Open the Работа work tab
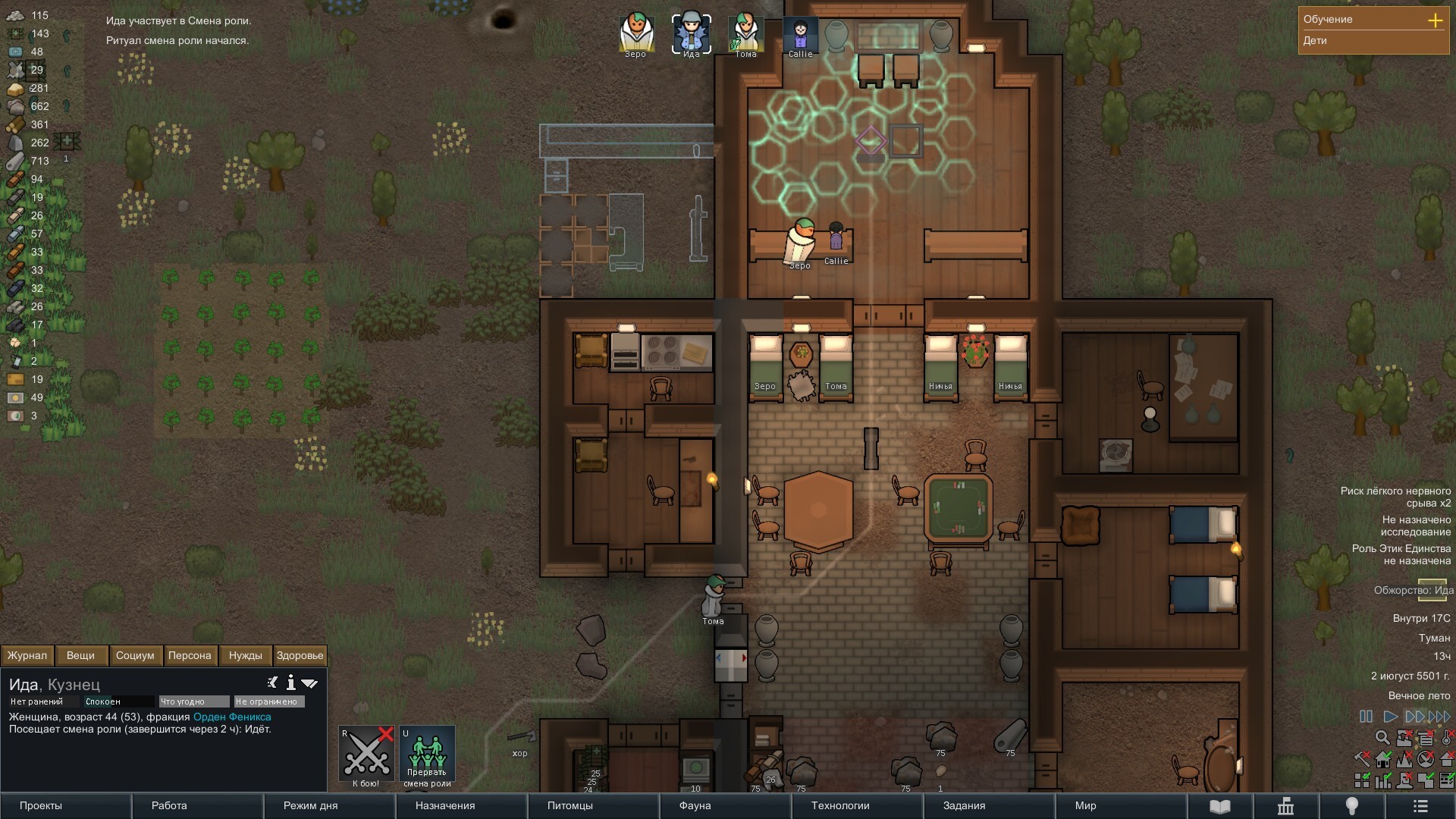The width and height of the screenshot is (1456, 819). (x=197, y=805)
